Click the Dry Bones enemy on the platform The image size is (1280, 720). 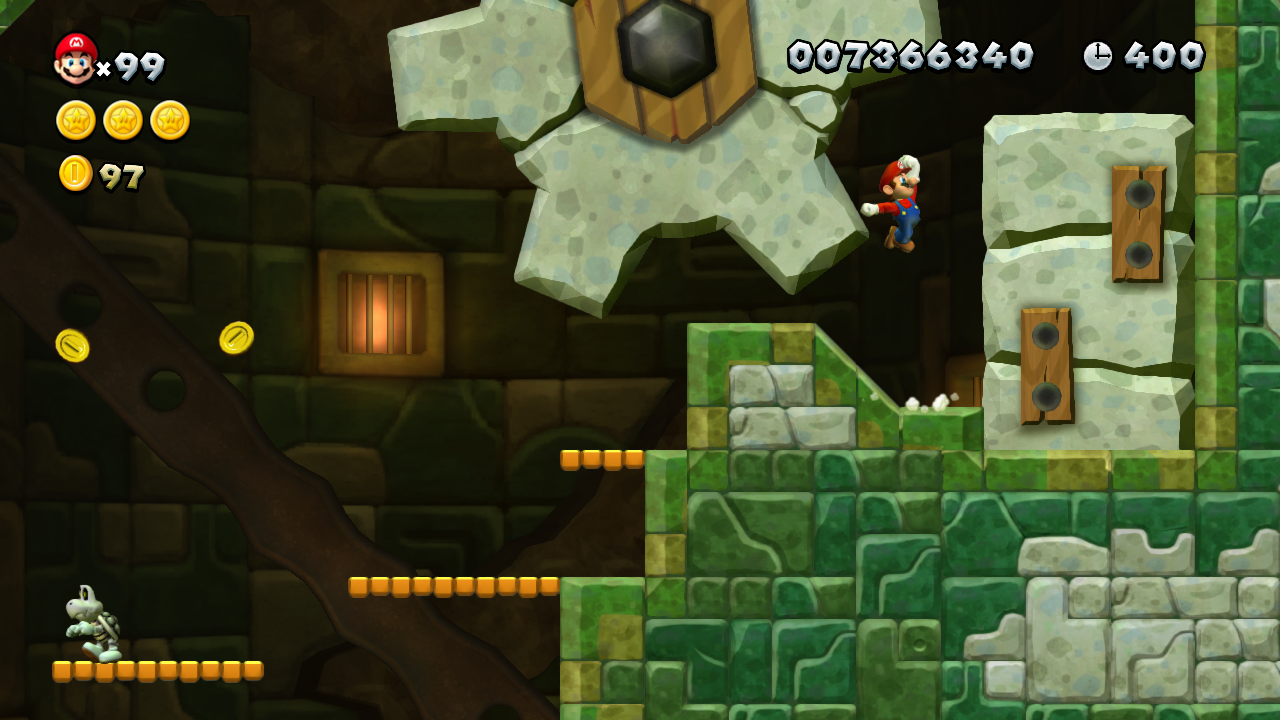[93, 625]
